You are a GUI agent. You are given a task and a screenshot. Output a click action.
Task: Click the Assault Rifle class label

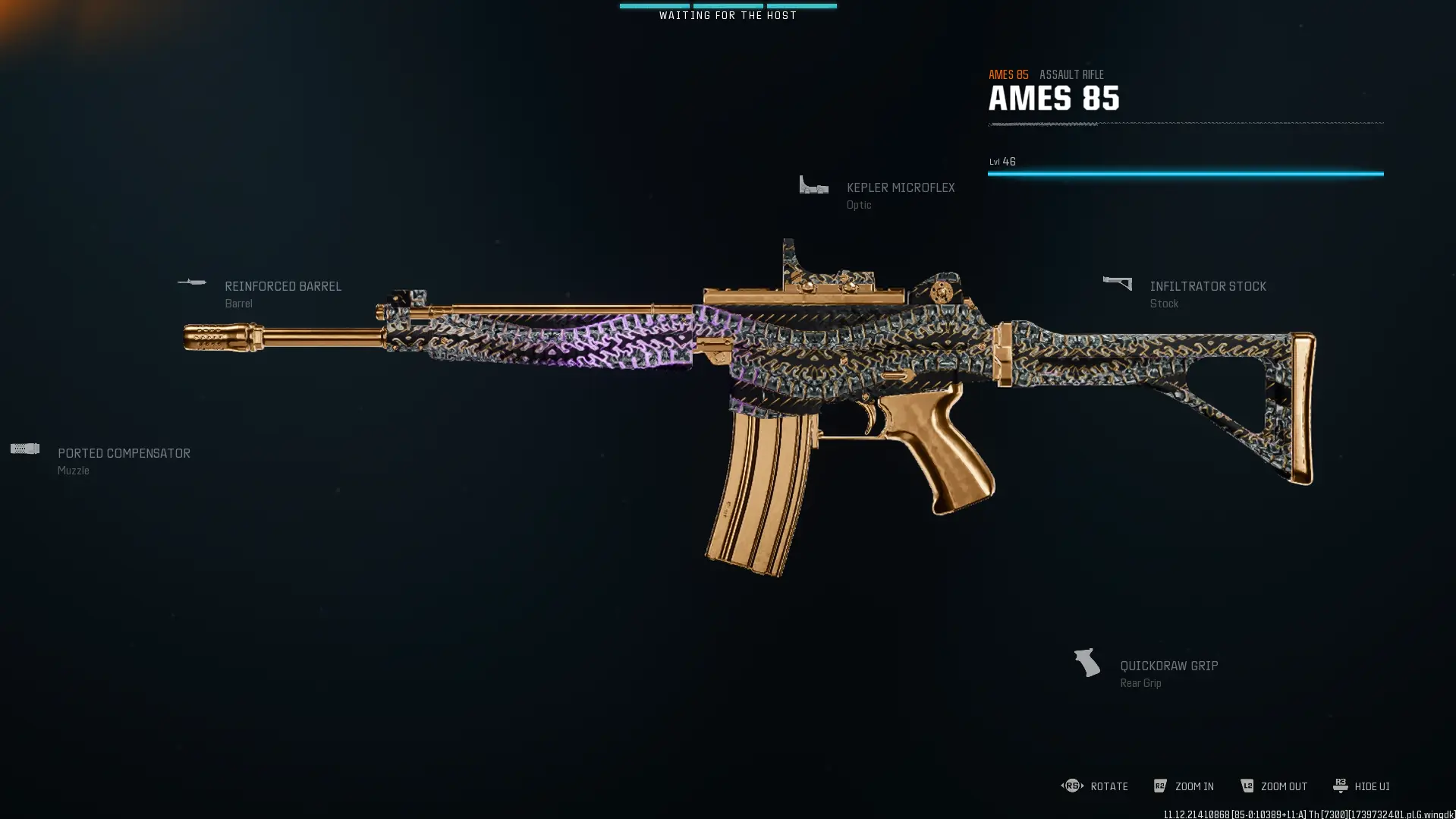(x=1071, y=74)
